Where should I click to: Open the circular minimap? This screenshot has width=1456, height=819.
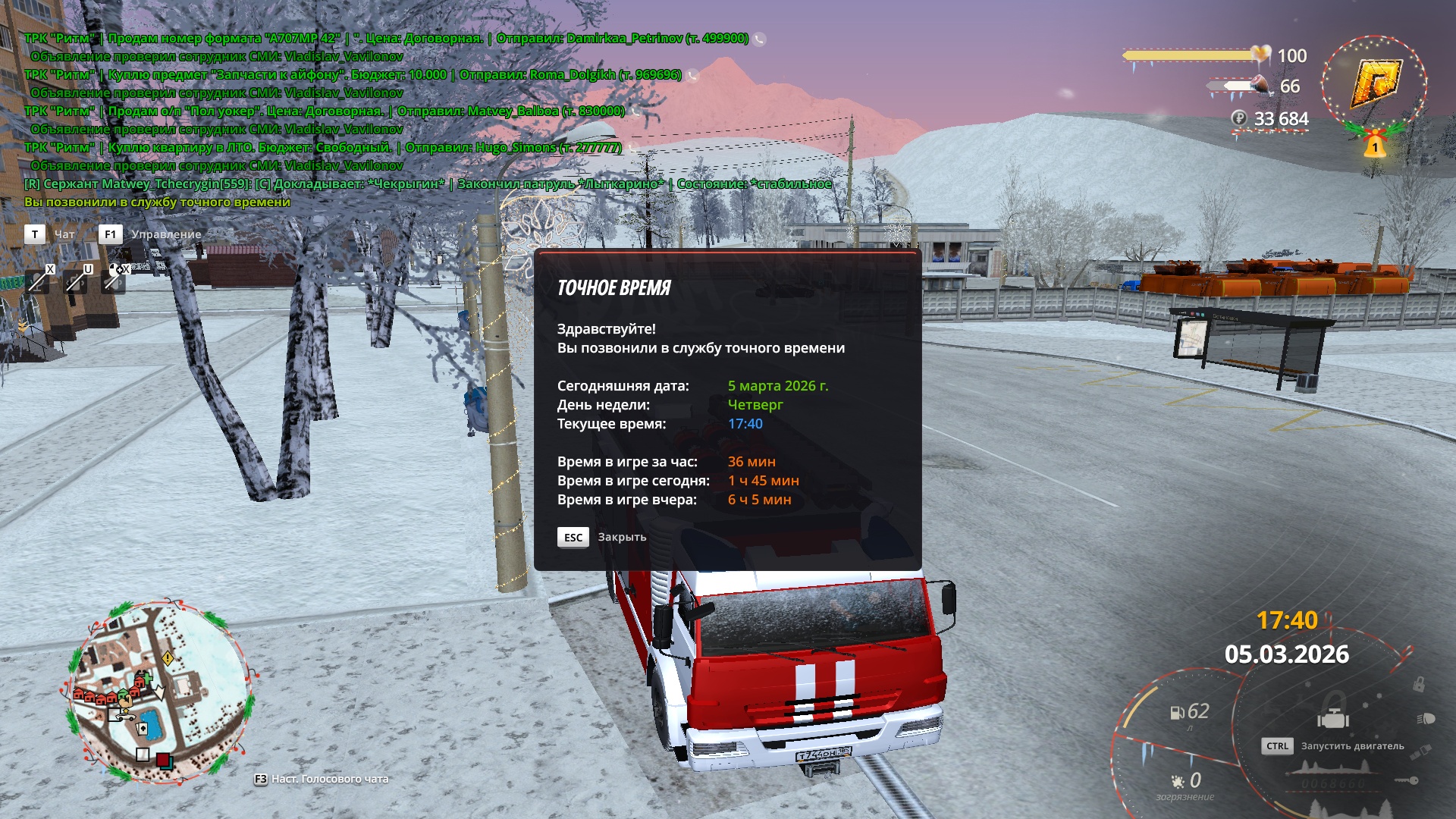[161, 692]
